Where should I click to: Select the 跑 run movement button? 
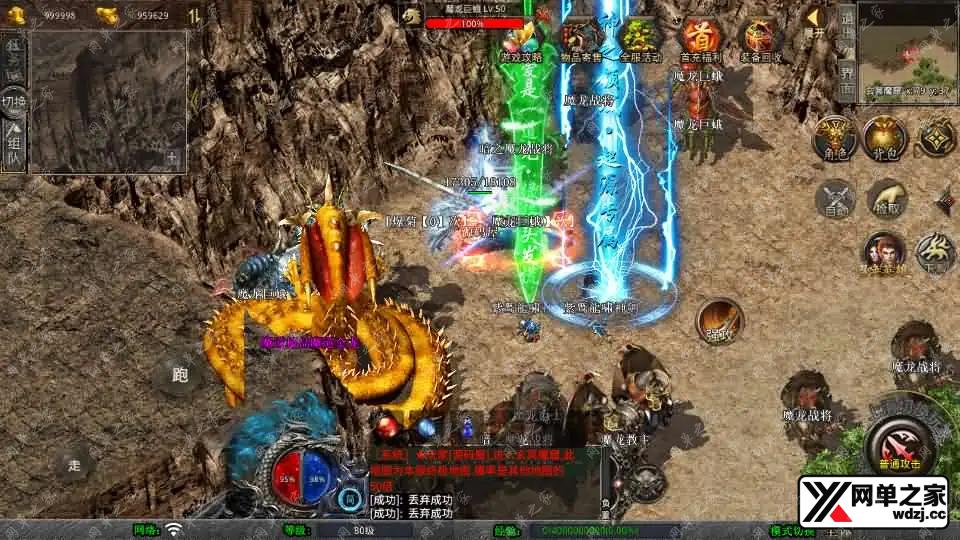coord(180,375)
